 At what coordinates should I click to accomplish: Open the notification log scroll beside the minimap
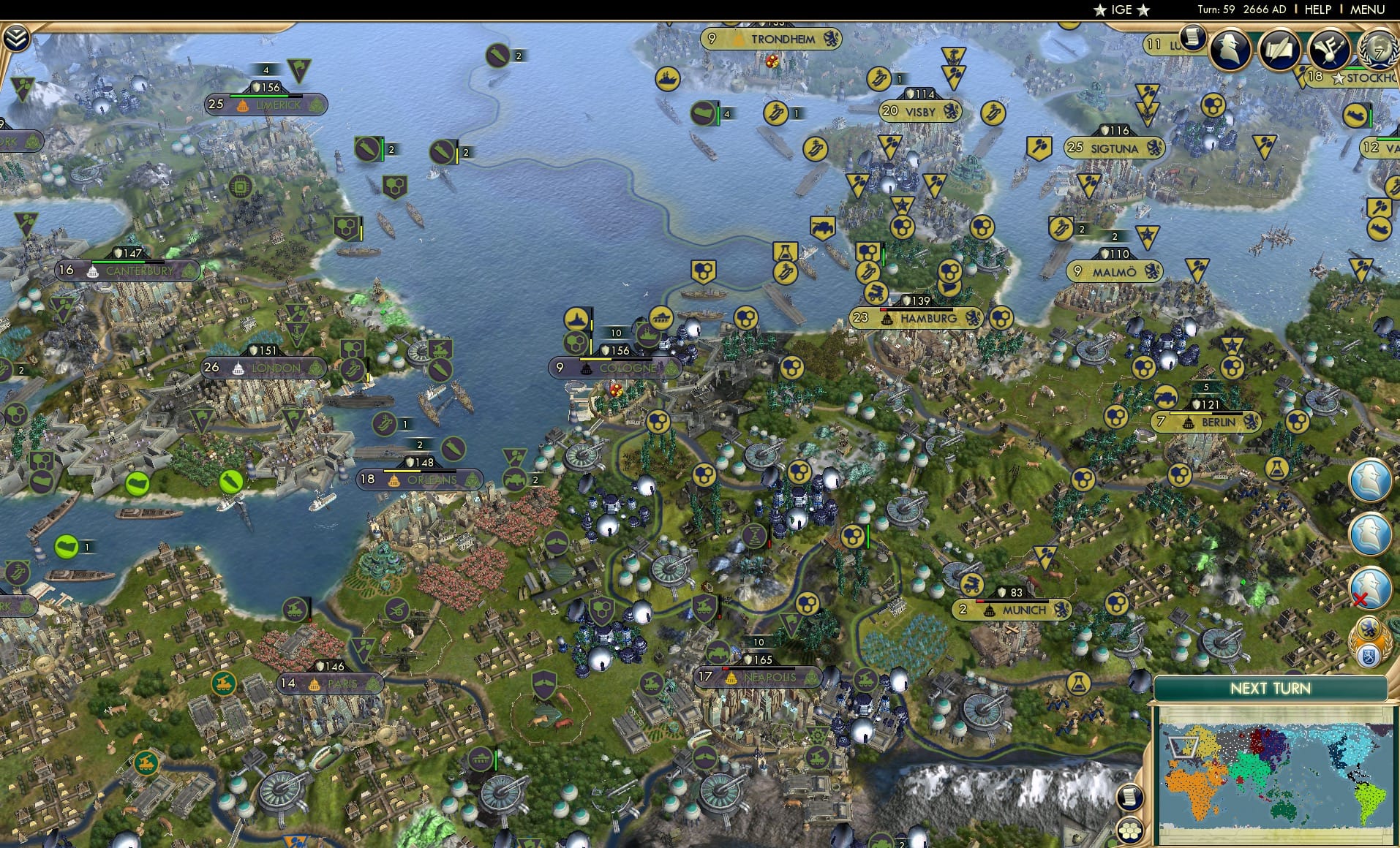[x=1130, y=796]
